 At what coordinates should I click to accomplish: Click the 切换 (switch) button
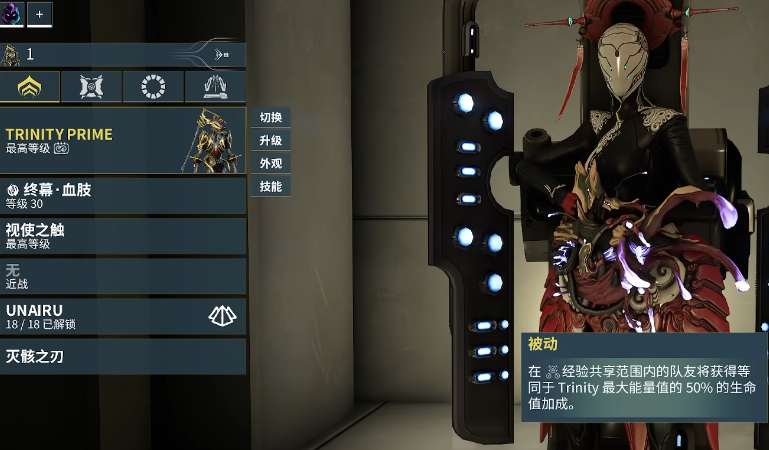(x=270, y=118)
